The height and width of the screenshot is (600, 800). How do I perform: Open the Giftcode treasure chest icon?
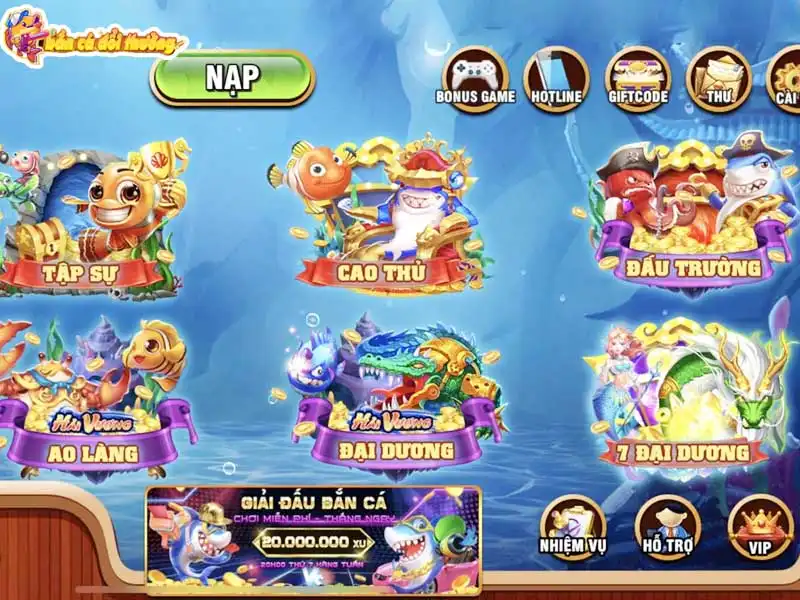[637, 76]
